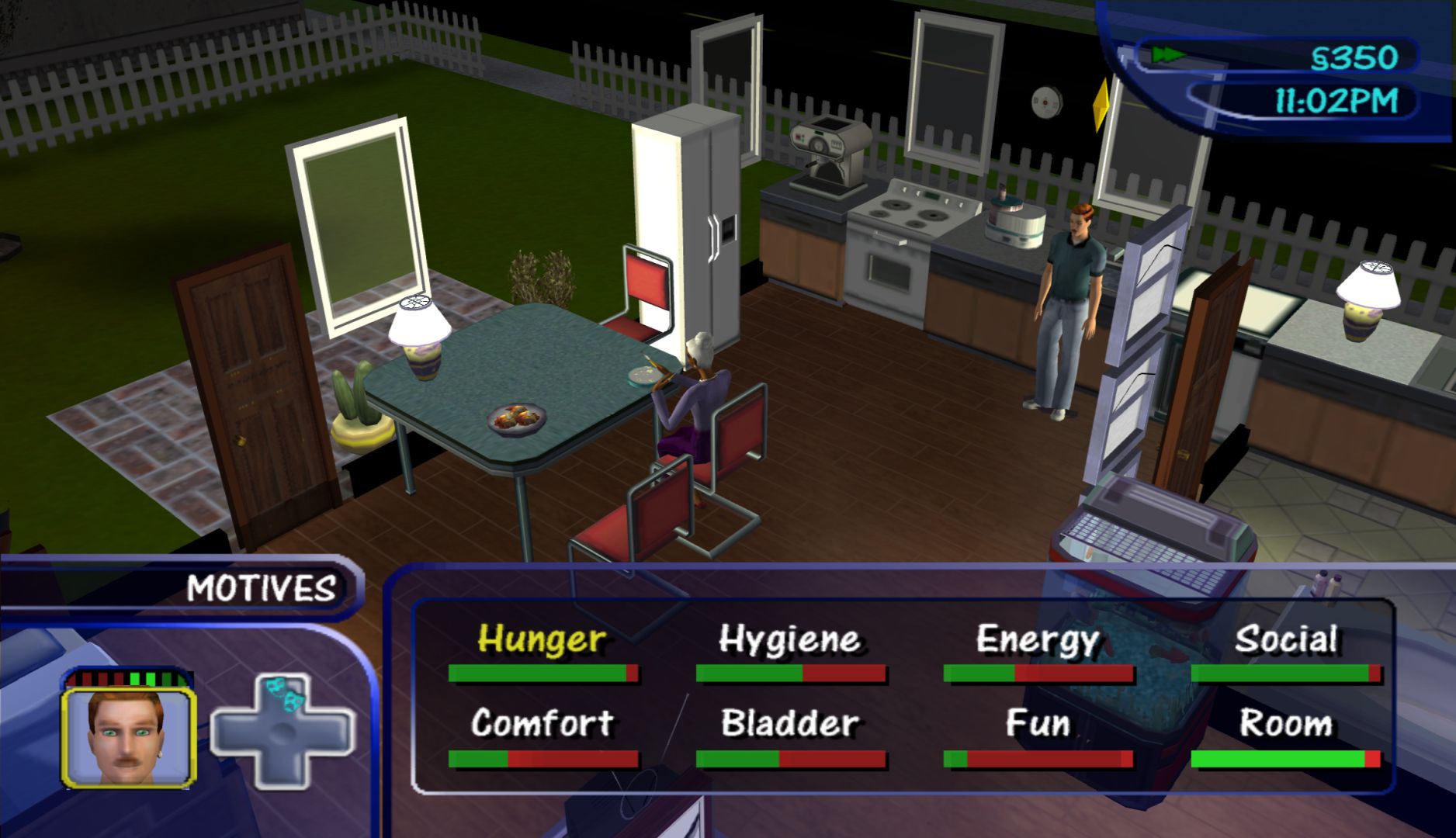Select the Hunger motive entry
The width and height of the screenshot is (1456, 838).
[x=542, y=641]
